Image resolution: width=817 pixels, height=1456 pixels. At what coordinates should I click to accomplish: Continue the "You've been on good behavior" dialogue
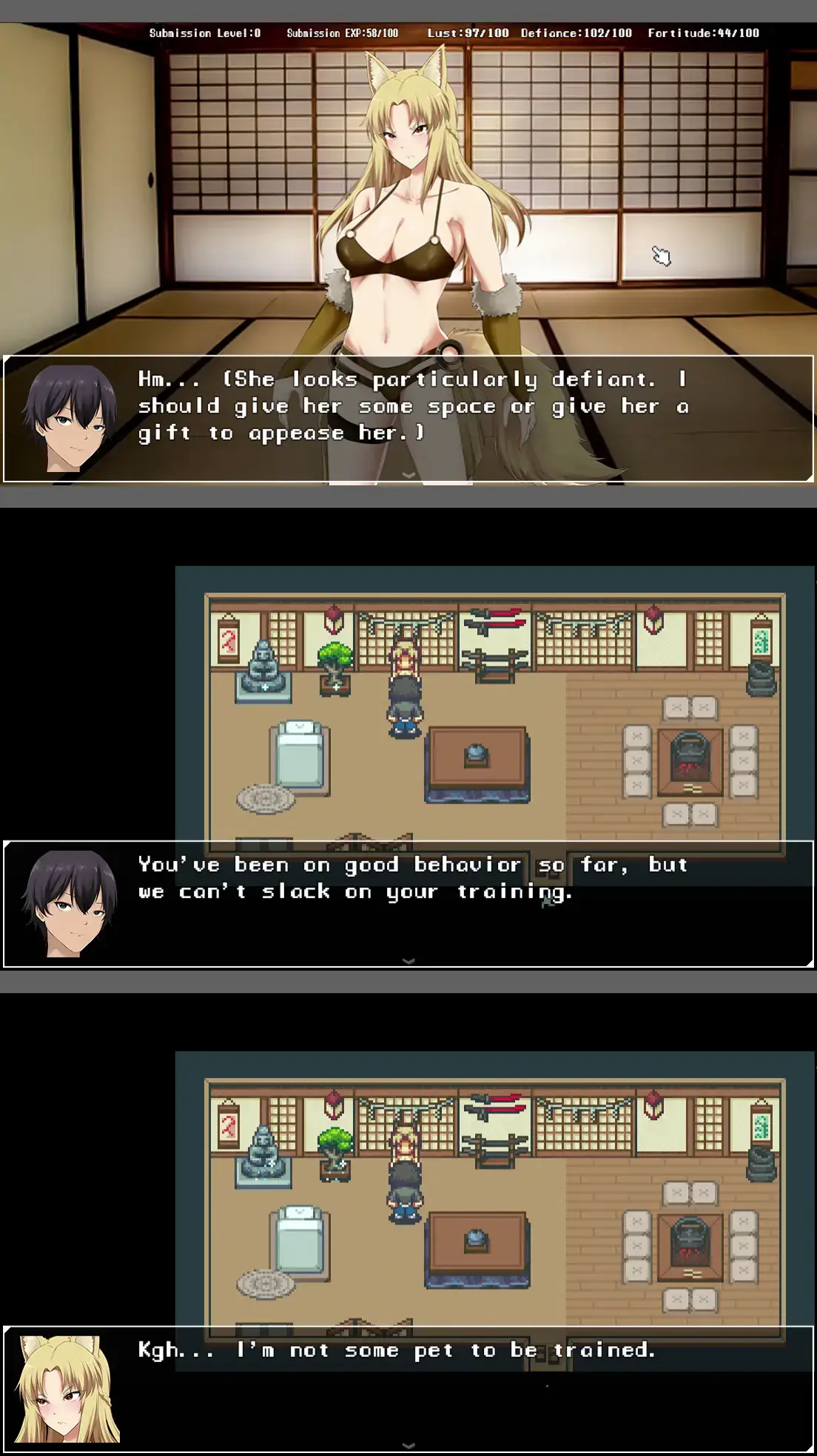click(408, 960)
